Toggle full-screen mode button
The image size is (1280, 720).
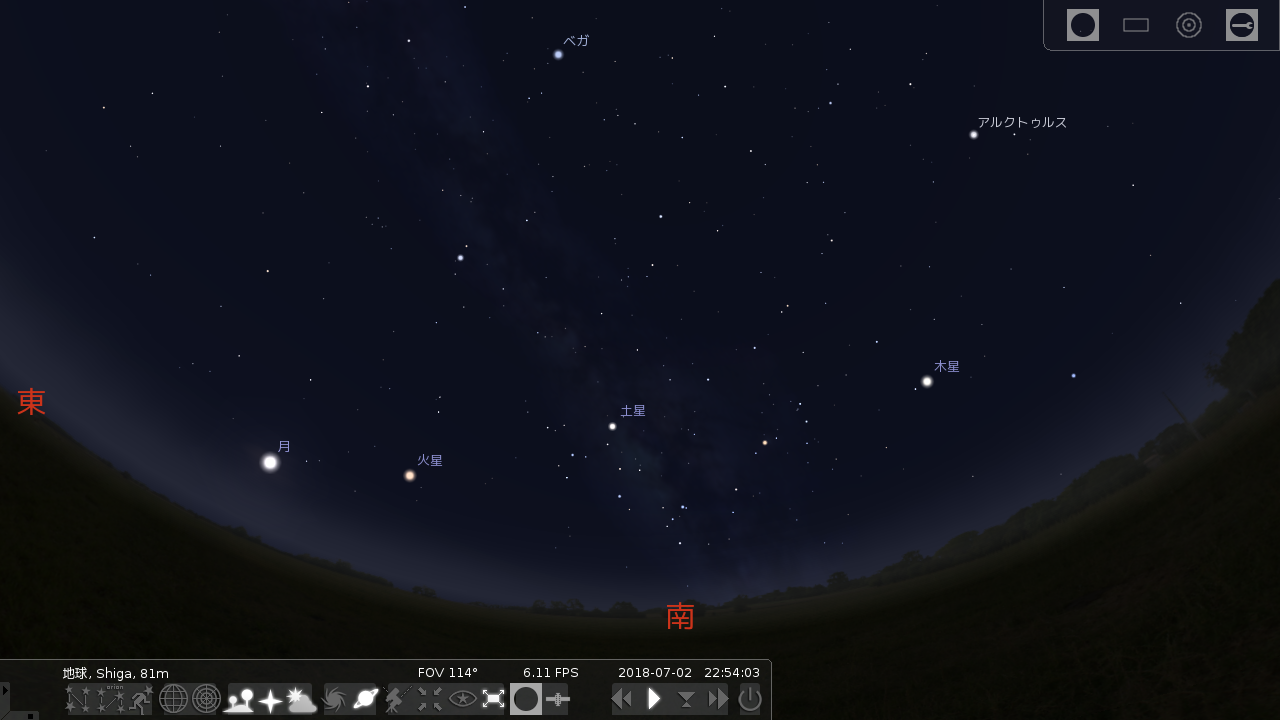(493, 699)
